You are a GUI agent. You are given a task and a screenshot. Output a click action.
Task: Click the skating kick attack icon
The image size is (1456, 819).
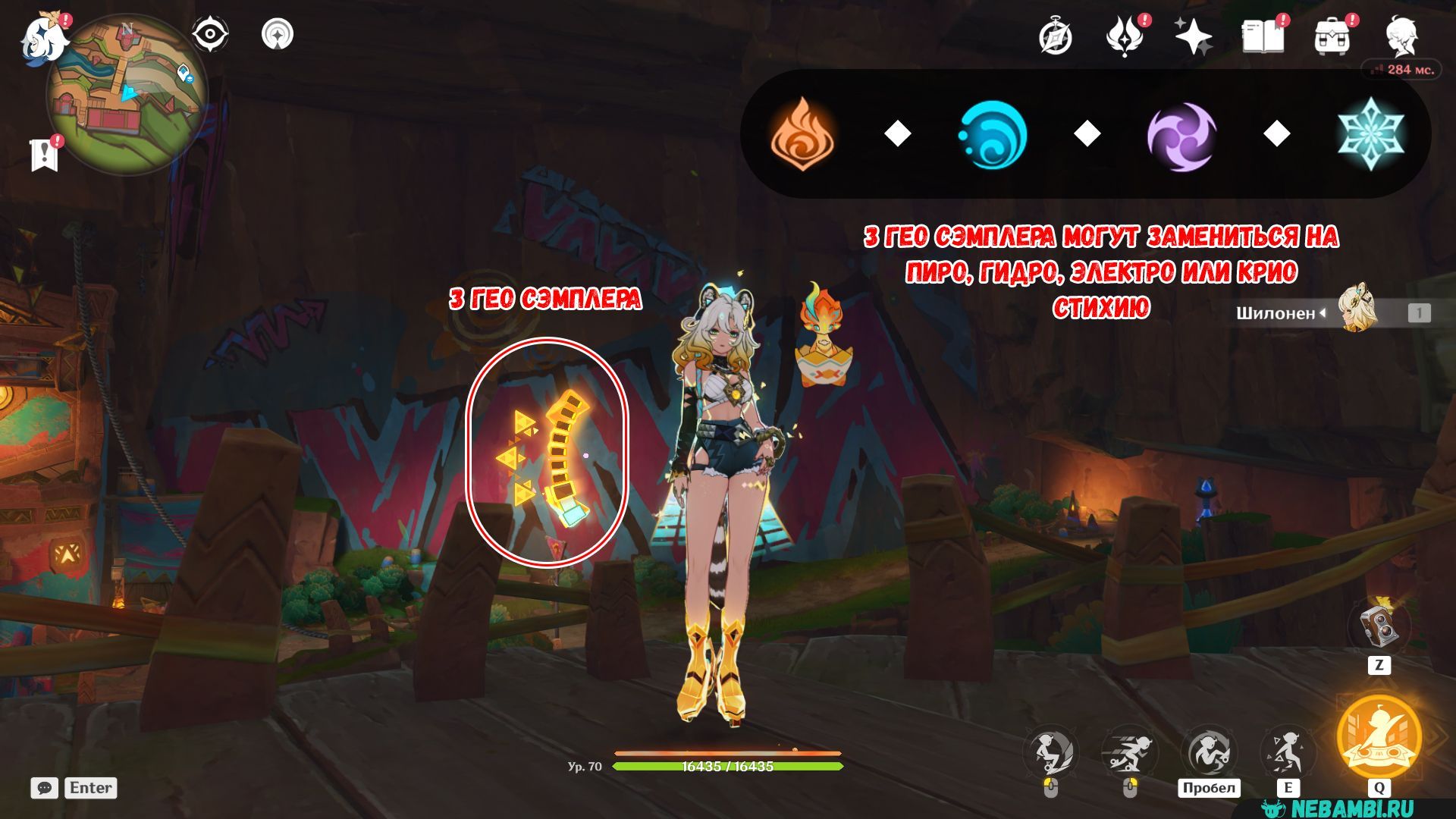(1050, 752)
